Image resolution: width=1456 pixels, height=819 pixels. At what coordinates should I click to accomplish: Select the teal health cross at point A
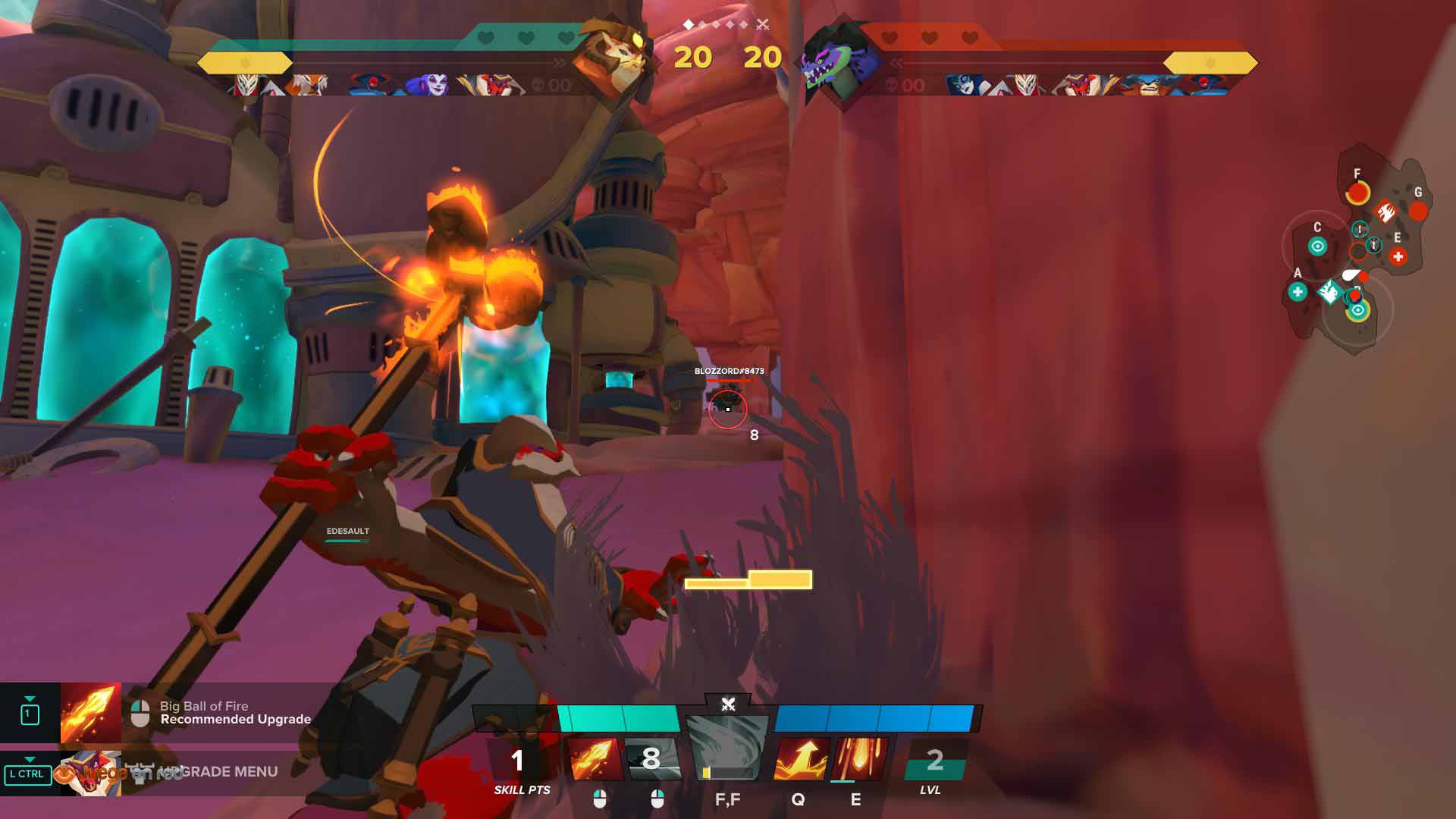click(1298, 291)
